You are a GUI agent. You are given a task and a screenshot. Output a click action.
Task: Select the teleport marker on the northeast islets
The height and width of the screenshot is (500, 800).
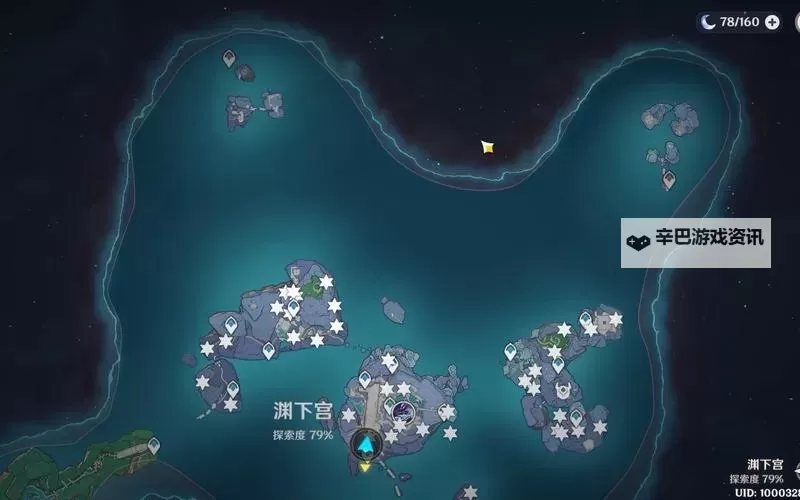click(668, 178)
